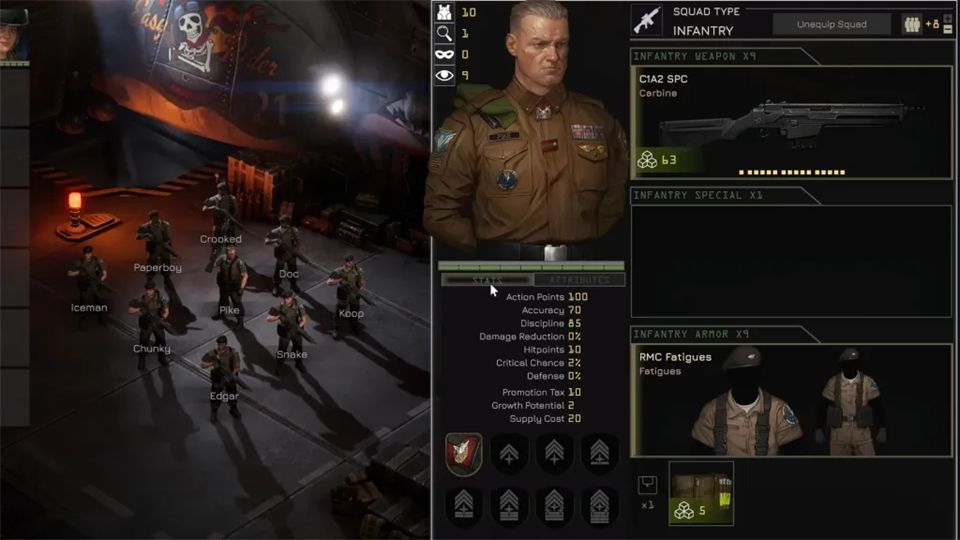This screenshot has height=540, width=960.
Task: Select the commander portrait thumbnail in the sidebar
Action: coord(13,36)
